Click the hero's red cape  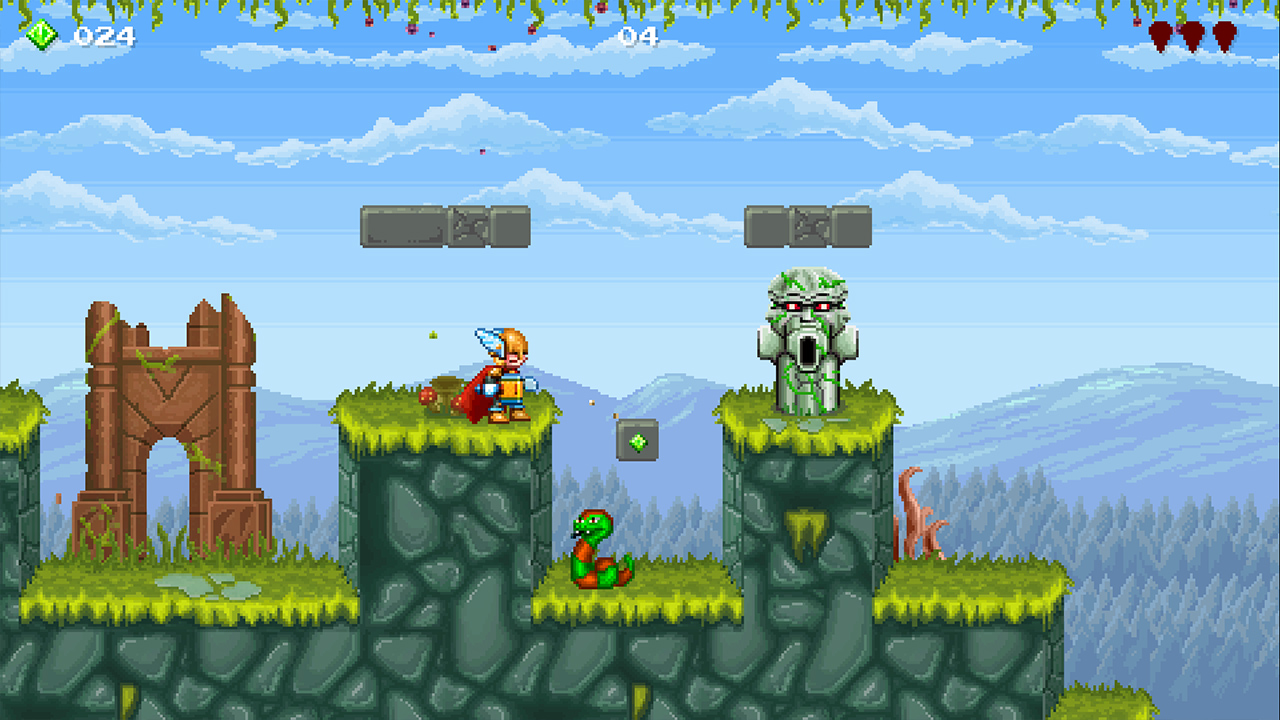[x=475, y=395]
